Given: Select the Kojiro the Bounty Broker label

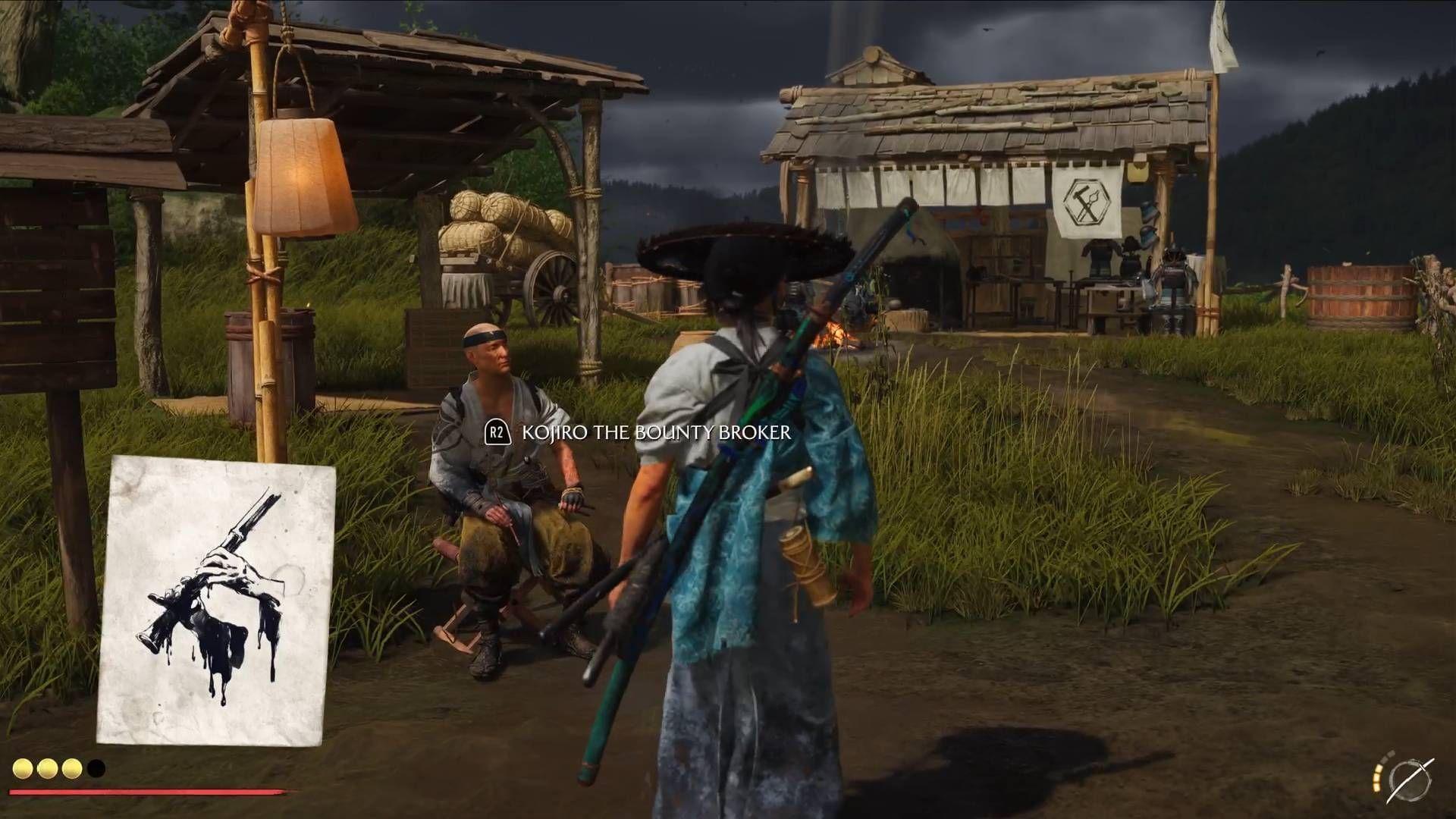Looking at the screenshot, I should [656, 433].
